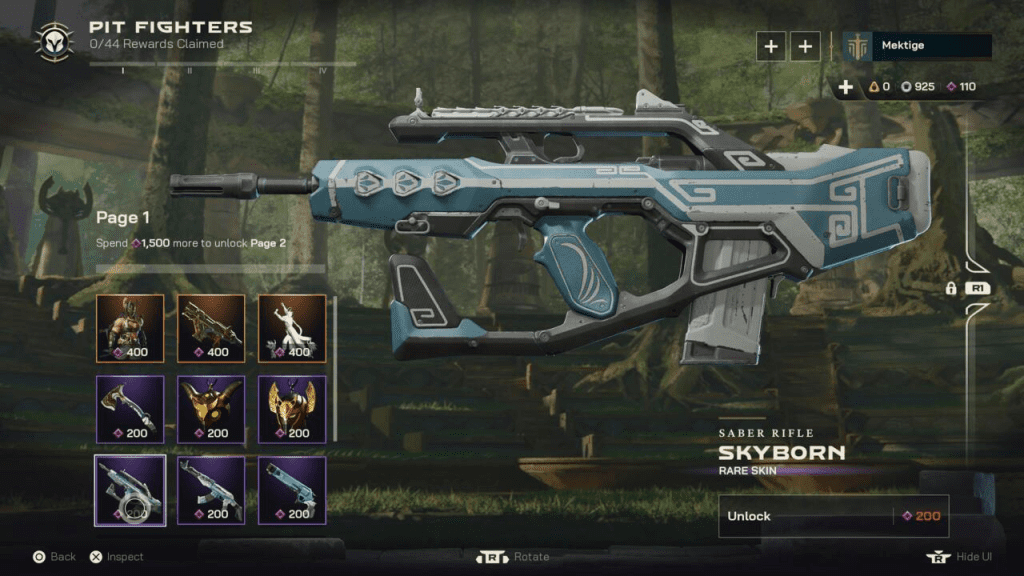The image size is (1024, 576).
Task: Unlock the Skyborn skin for 200
Action: coord(833,516)
